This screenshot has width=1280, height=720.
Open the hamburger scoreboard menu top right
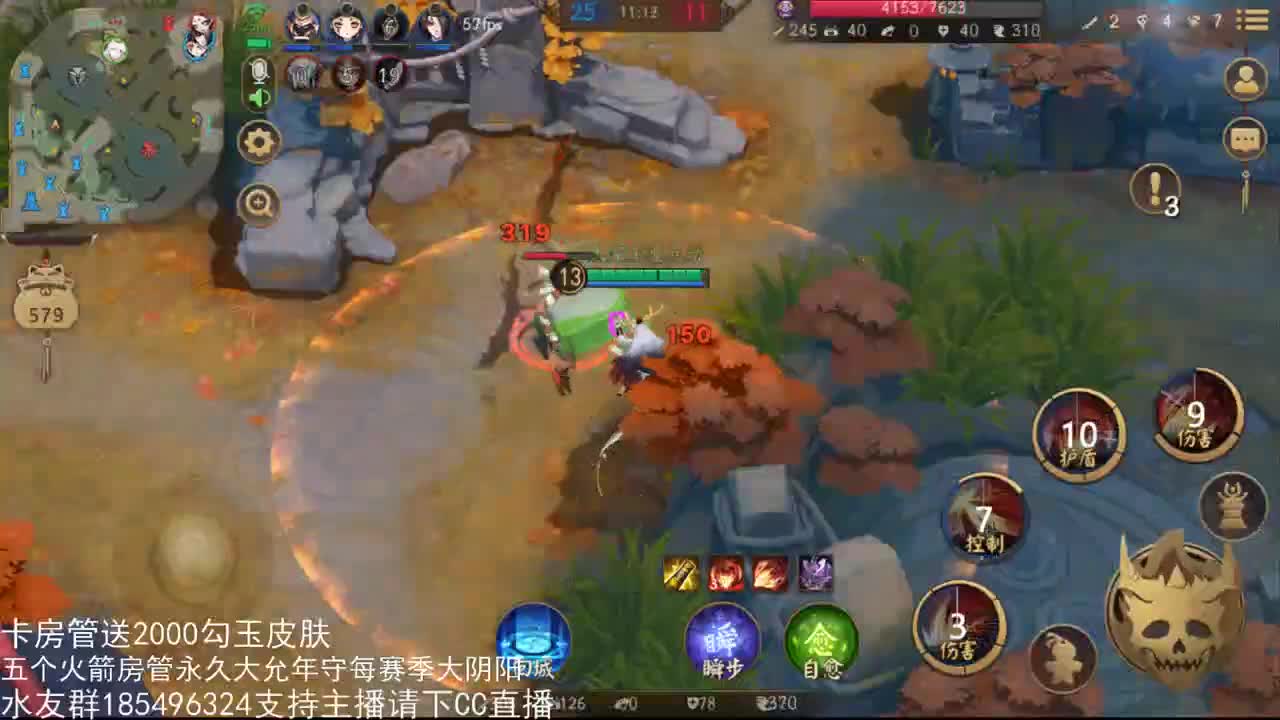tap(1253, 20)
